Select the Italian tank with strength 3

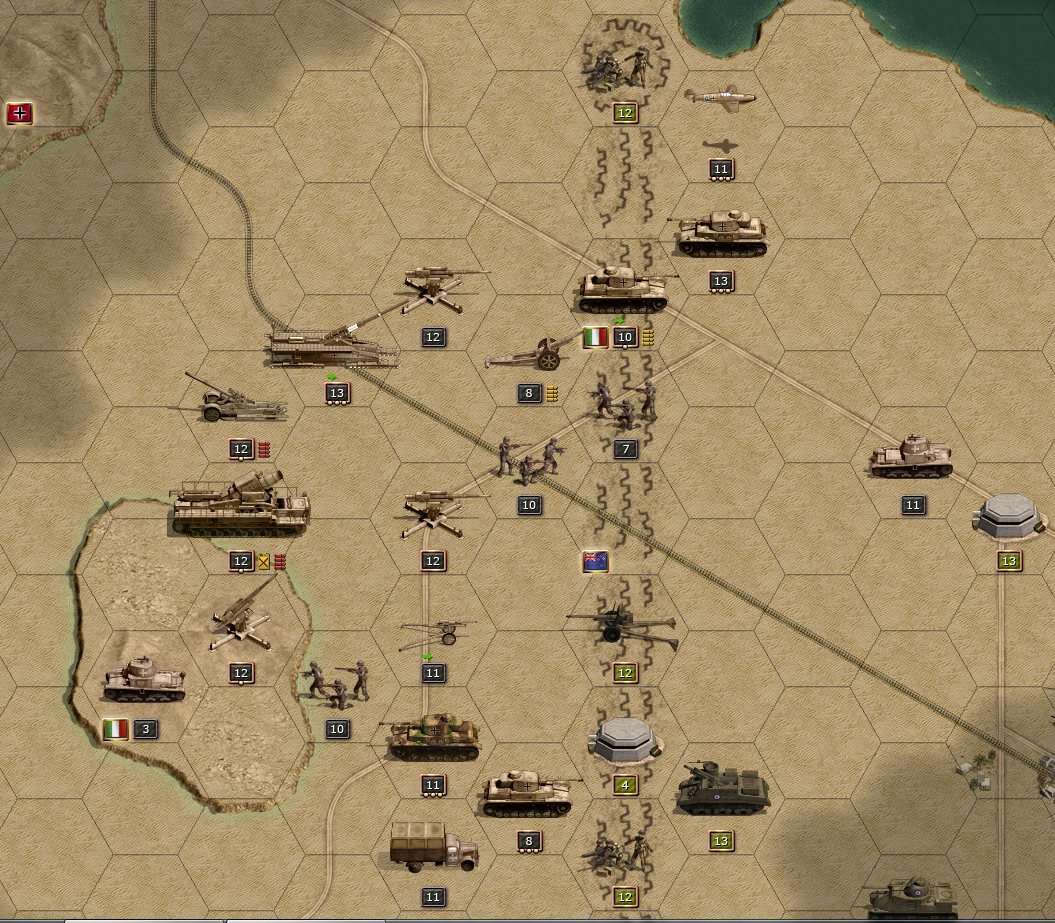144,681
